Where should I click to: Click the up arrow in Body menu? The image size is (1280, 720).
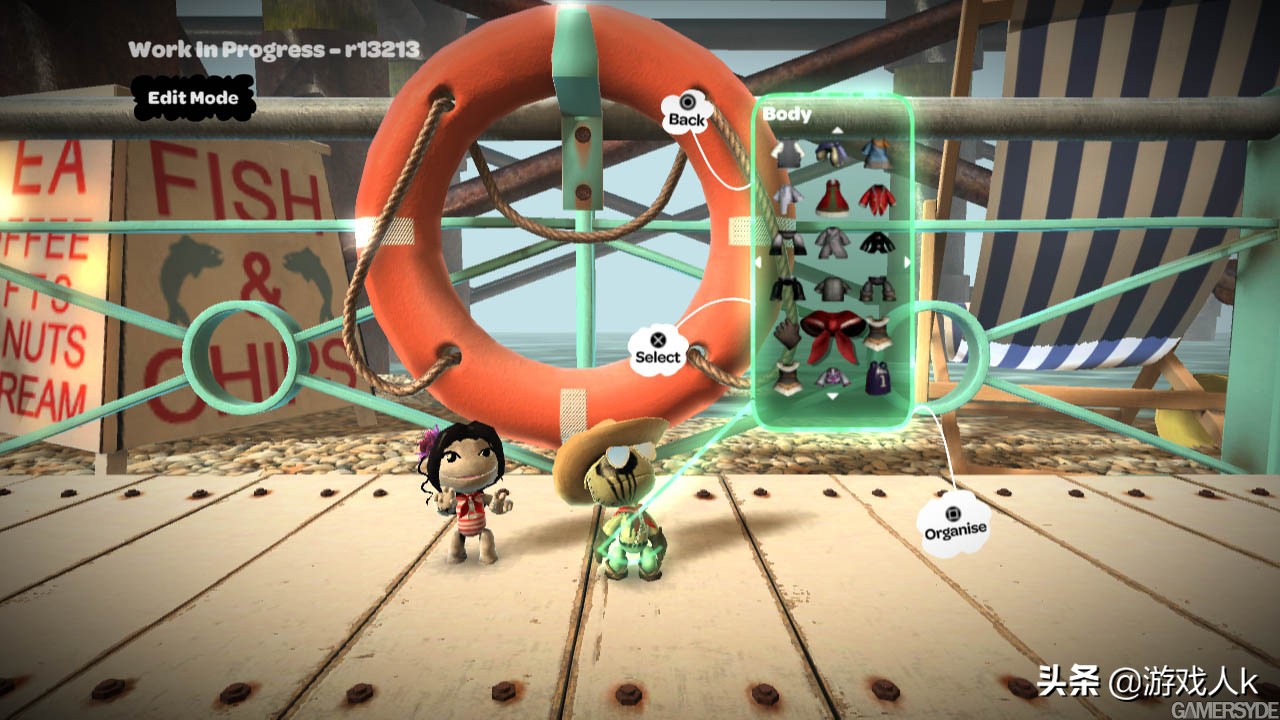(837, 129)
